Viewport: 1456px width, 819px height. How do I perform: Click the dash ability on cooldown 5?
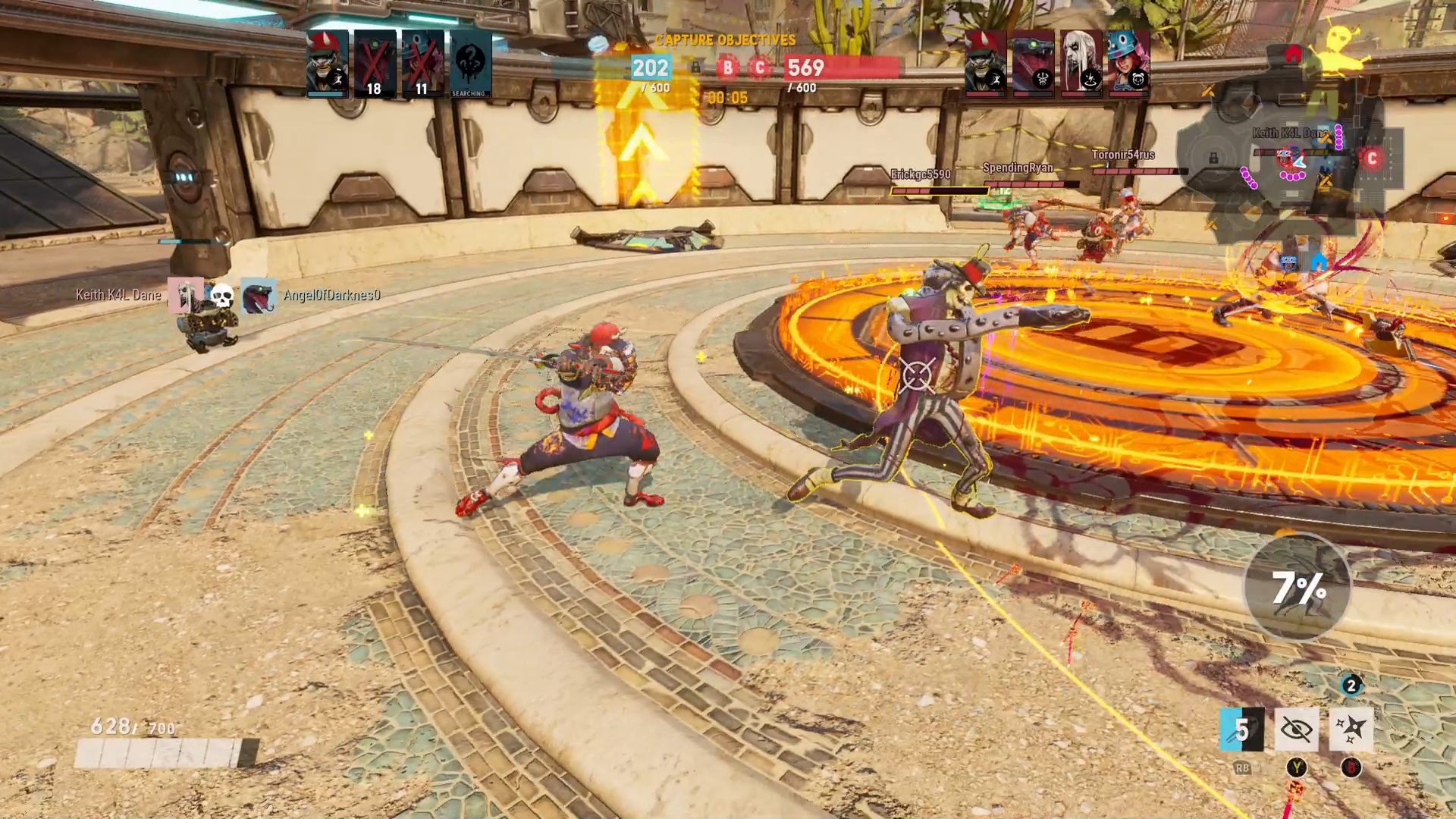(x=1241, y=730)
